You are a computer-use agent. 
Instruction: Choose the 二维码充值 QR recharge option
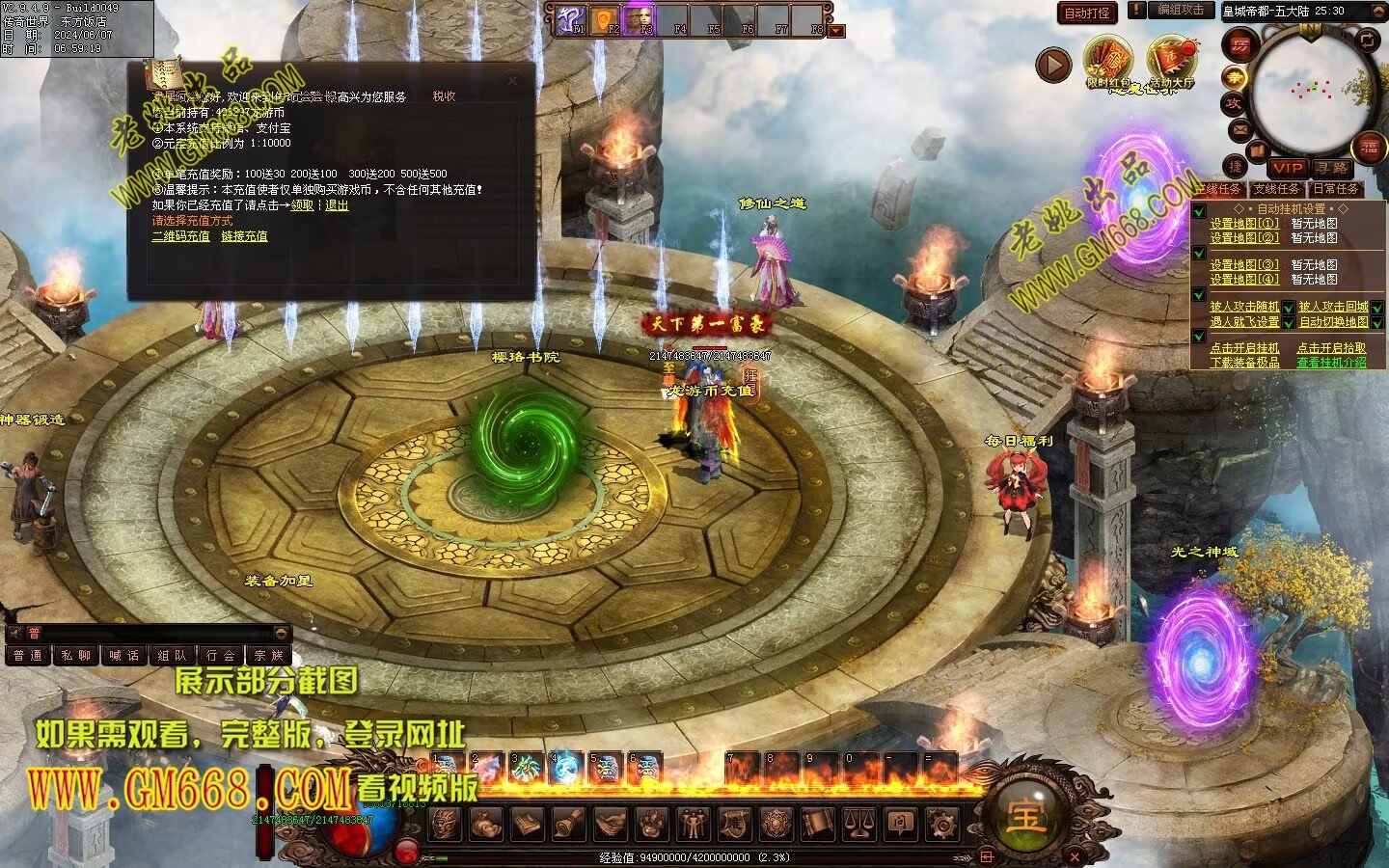pos(180,236)
